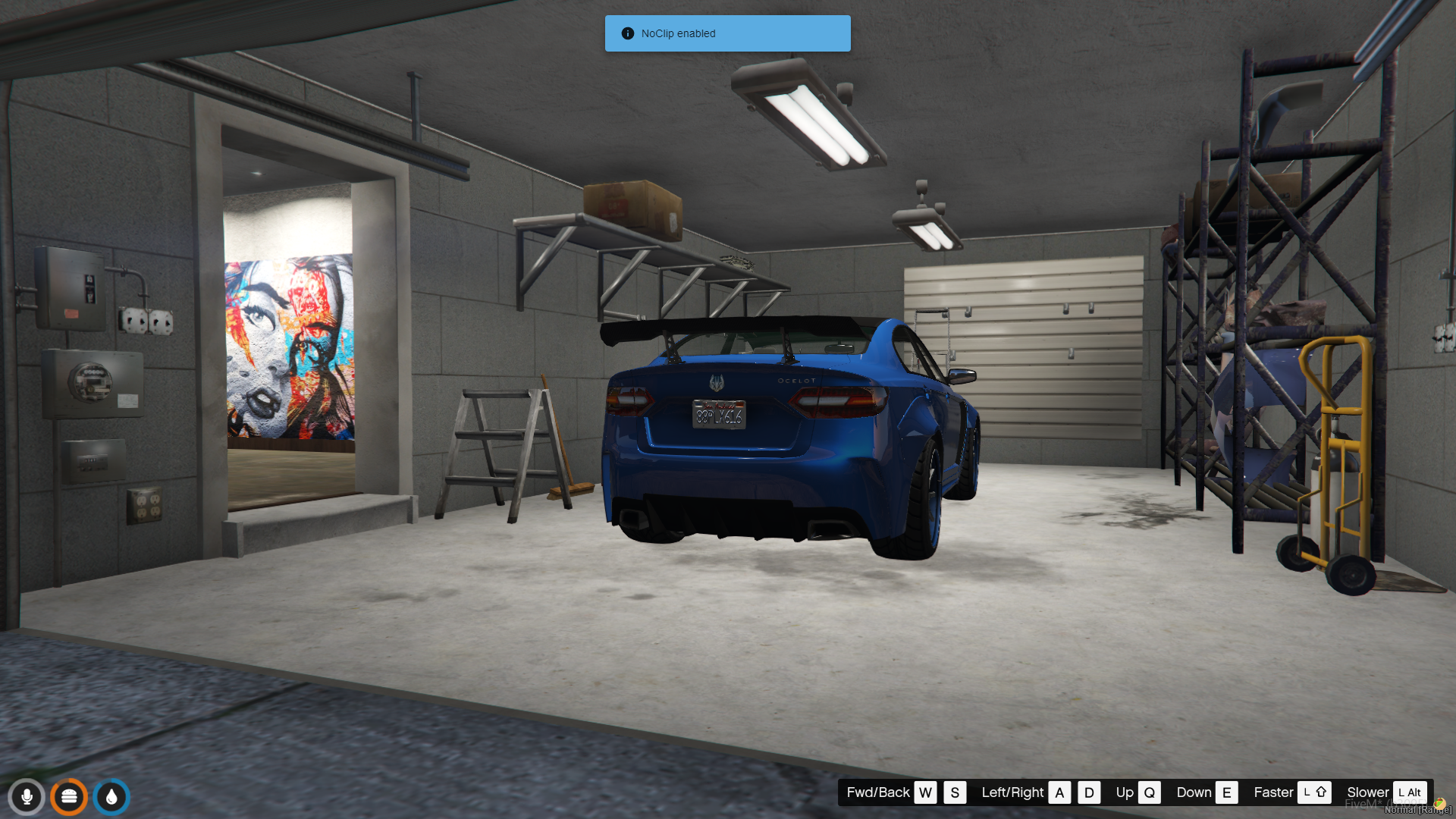This screenshot has height=819, width=1456.
Task: Click the microphone voice icon
Action: 27,797
